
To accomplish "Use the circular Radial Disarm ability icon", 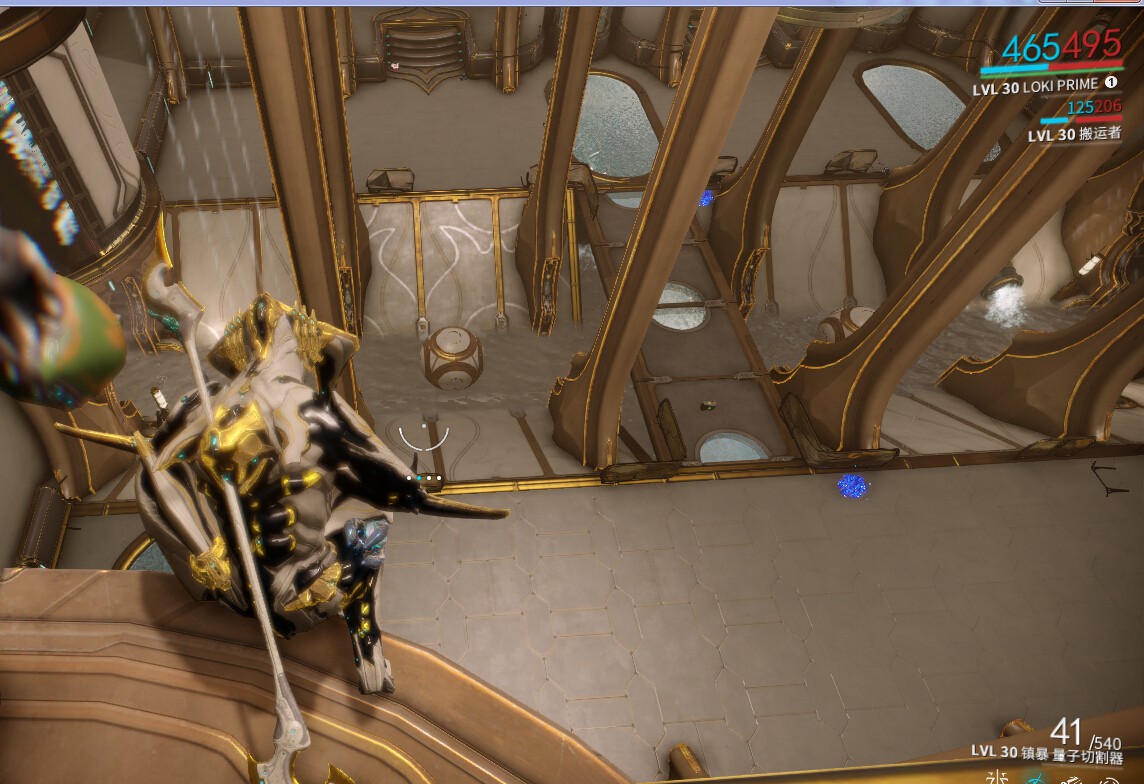I will coord(1106,779).
